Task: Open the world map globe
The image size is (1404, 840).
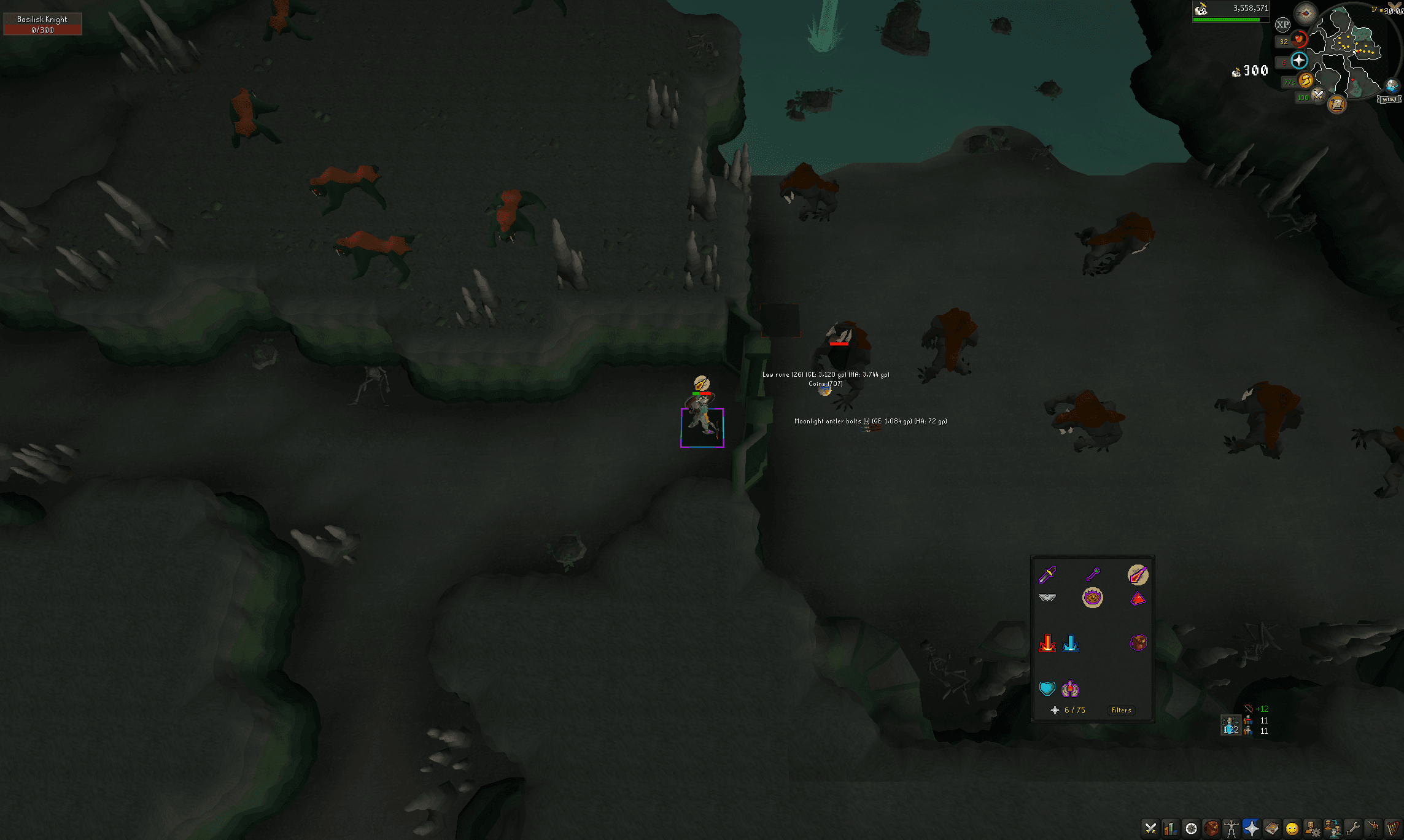Action: point(1391,85)
